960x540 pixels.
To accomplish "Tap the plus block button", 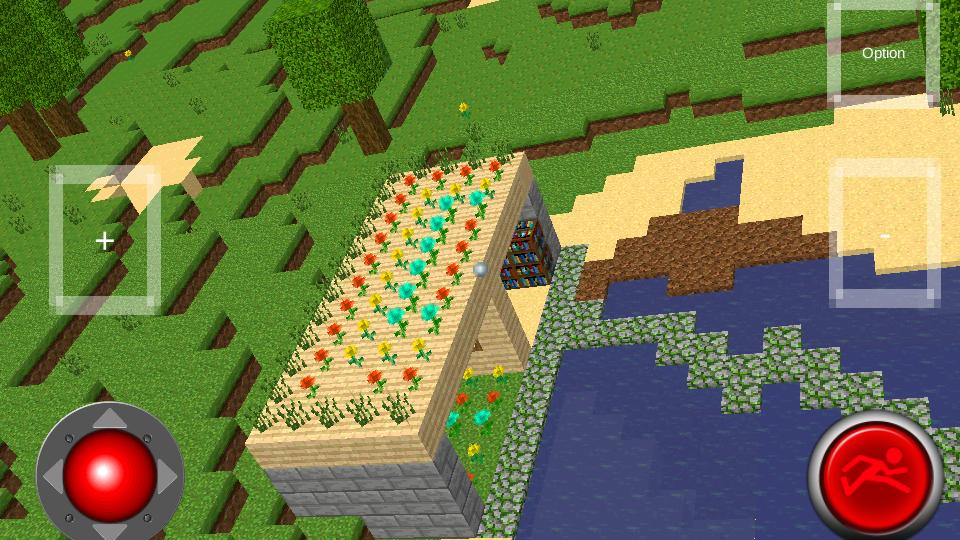I will [x=105, y=240].
